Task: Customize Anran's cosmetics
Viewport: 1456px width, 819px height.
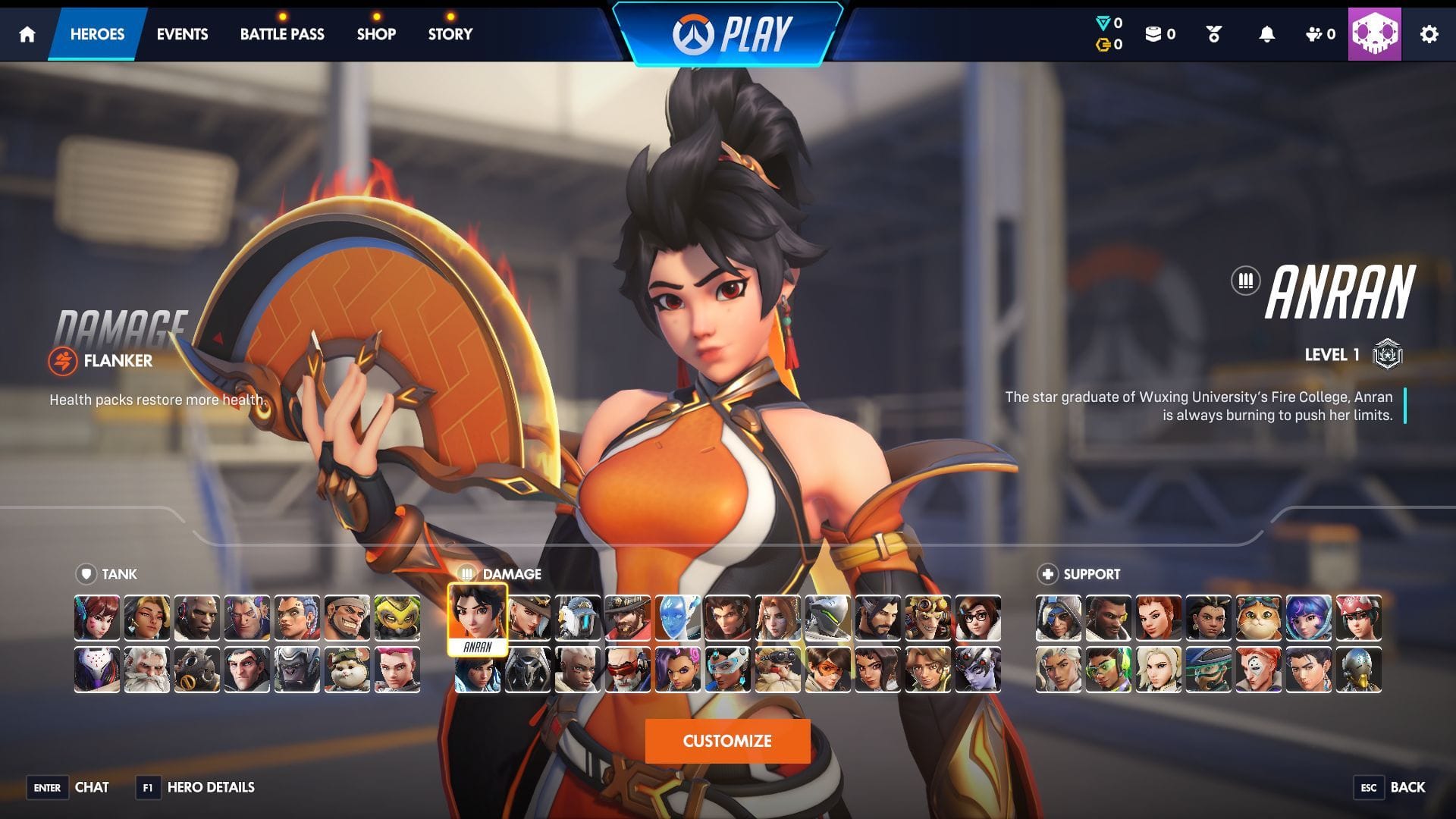Action: pyautogui.click(x=727, y=741)
